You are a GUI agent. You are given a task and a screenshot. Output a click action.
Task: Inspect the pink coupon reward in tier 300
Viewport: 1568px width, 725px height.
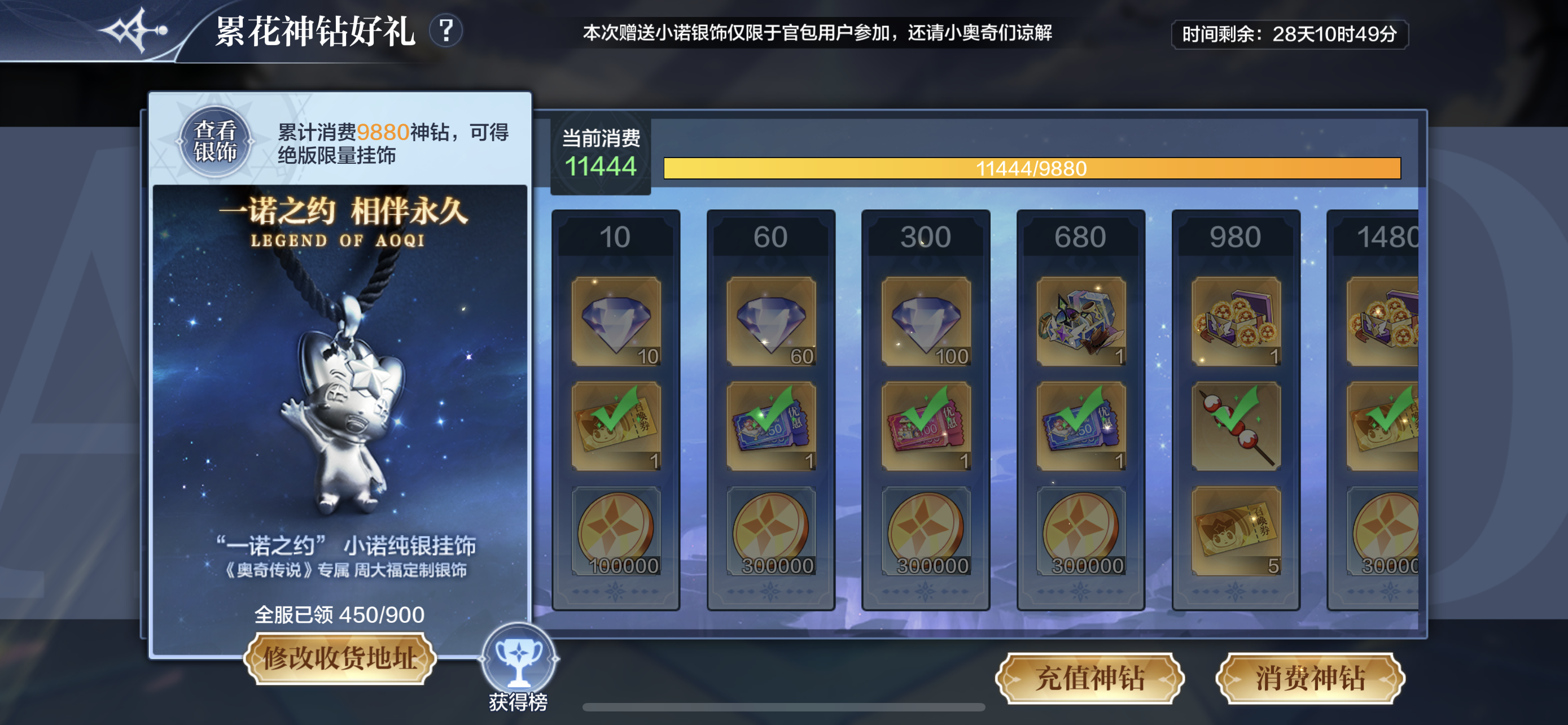[926, 426]
